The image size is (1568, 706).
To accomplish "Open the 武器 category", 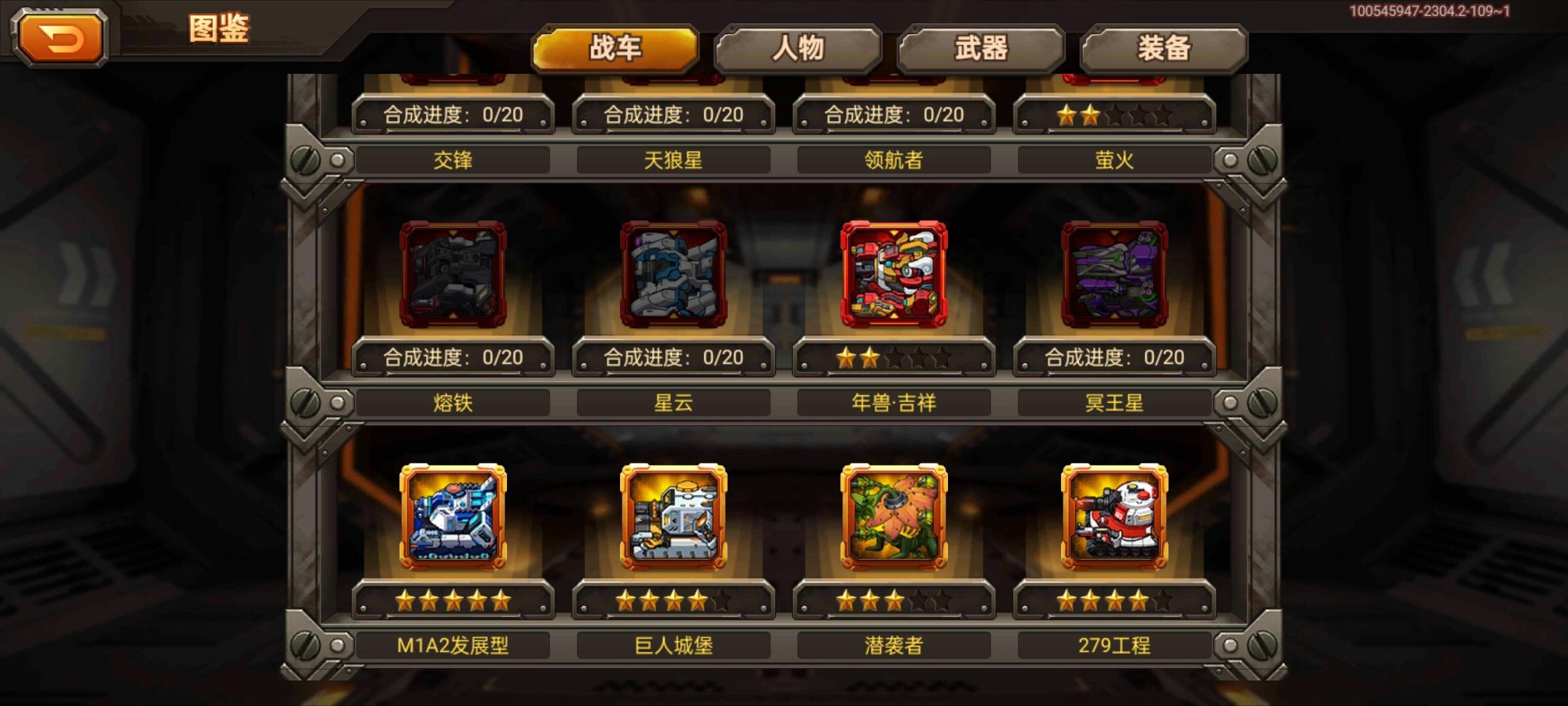I will pyautogui.click(x=981, y=46).
